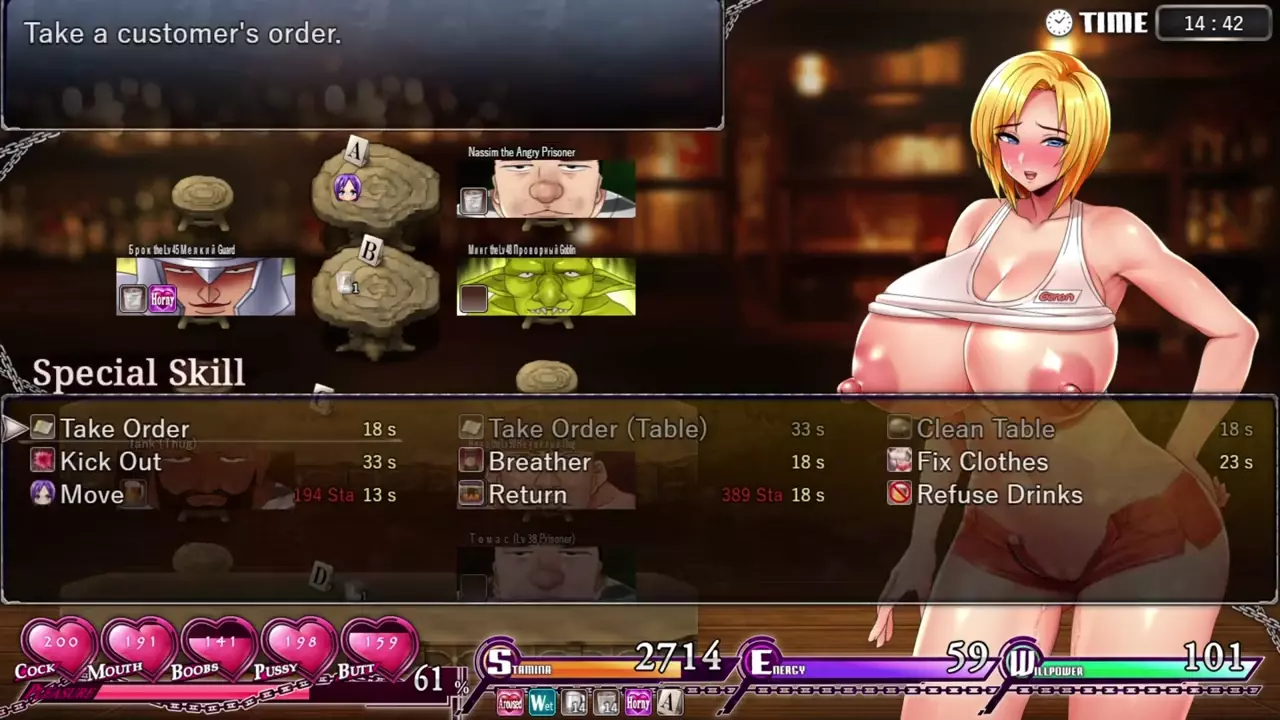
Task: Activate the Refuse Drinks option
Action: click(x=999, y=495)
